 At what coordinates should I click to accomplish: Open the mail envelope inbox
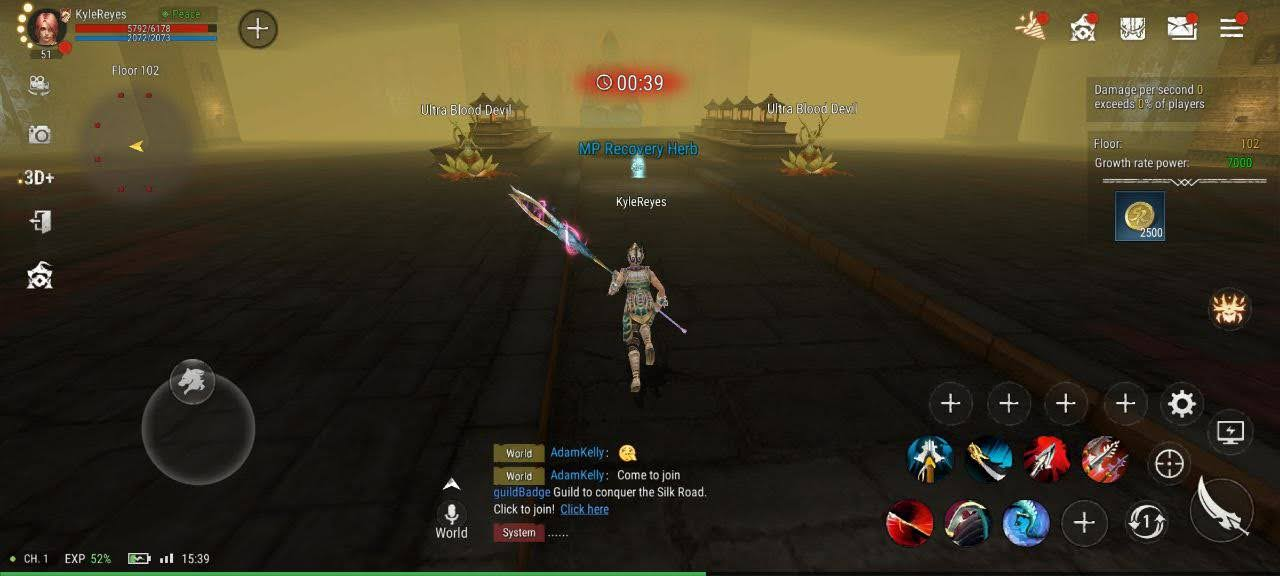point(1182,28)
